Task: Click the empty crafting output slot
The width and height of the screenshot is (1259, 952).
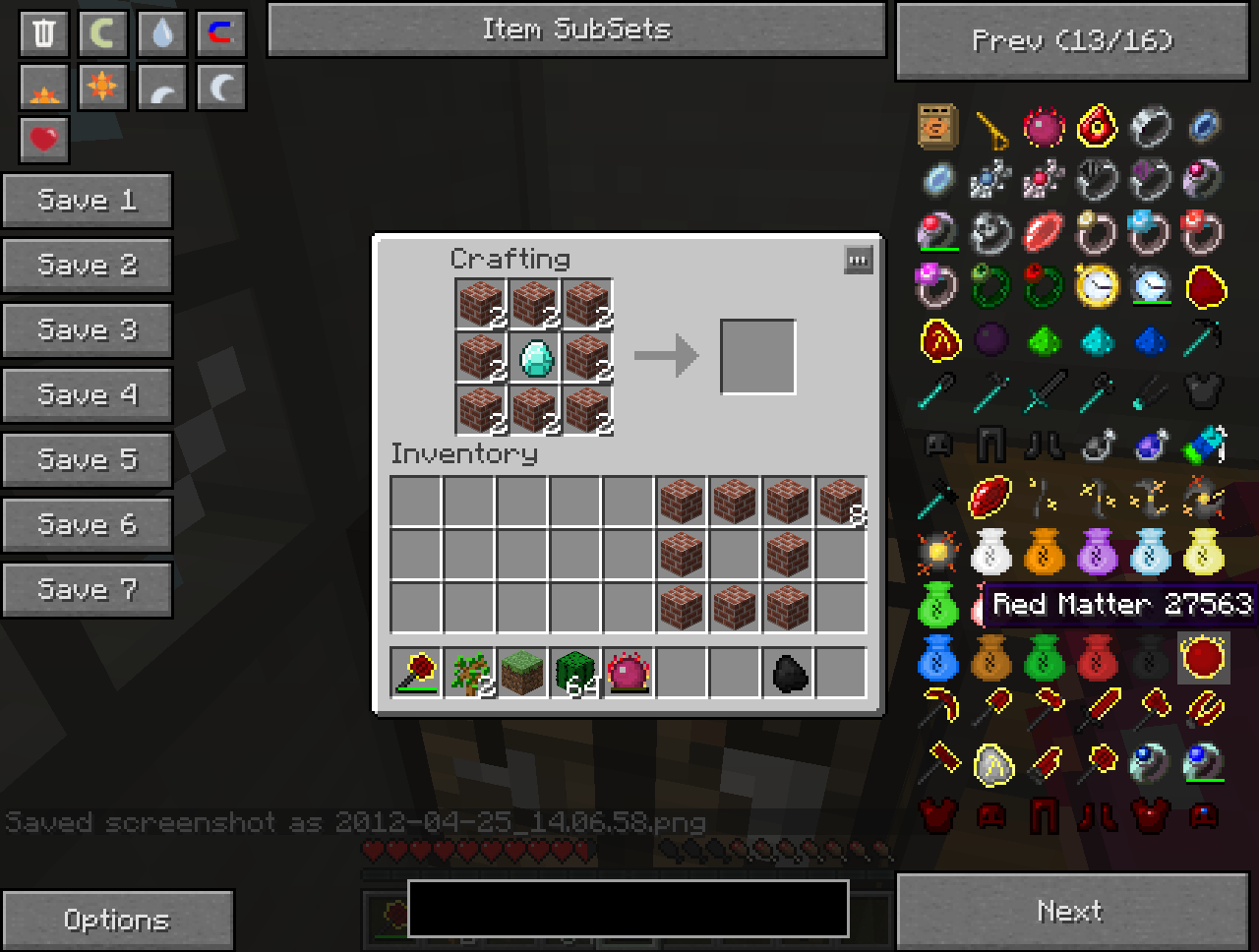Action: click(x=757, y=357)
